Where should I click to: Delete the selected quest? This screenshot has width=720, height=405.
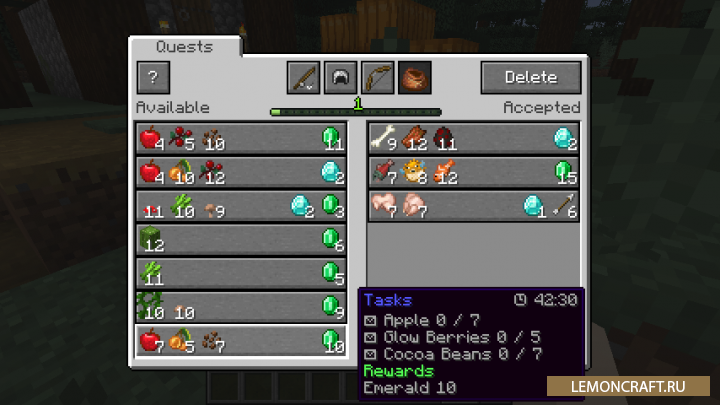[x=530, y=77]
